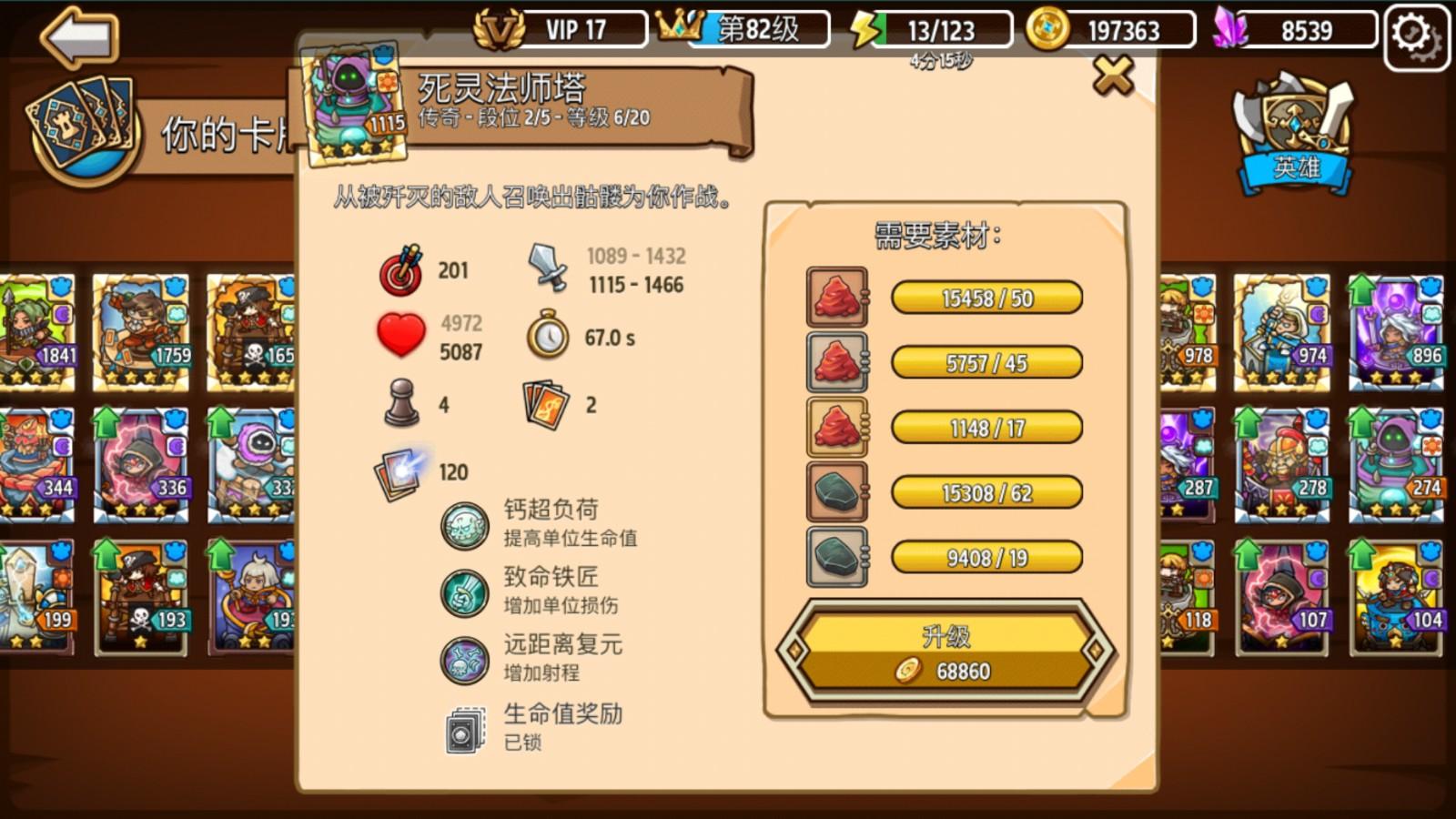The height and width of the screenshot is (819, 1456).
Task: Select the 远距离复元 skill icon
Action: point(465,655)
